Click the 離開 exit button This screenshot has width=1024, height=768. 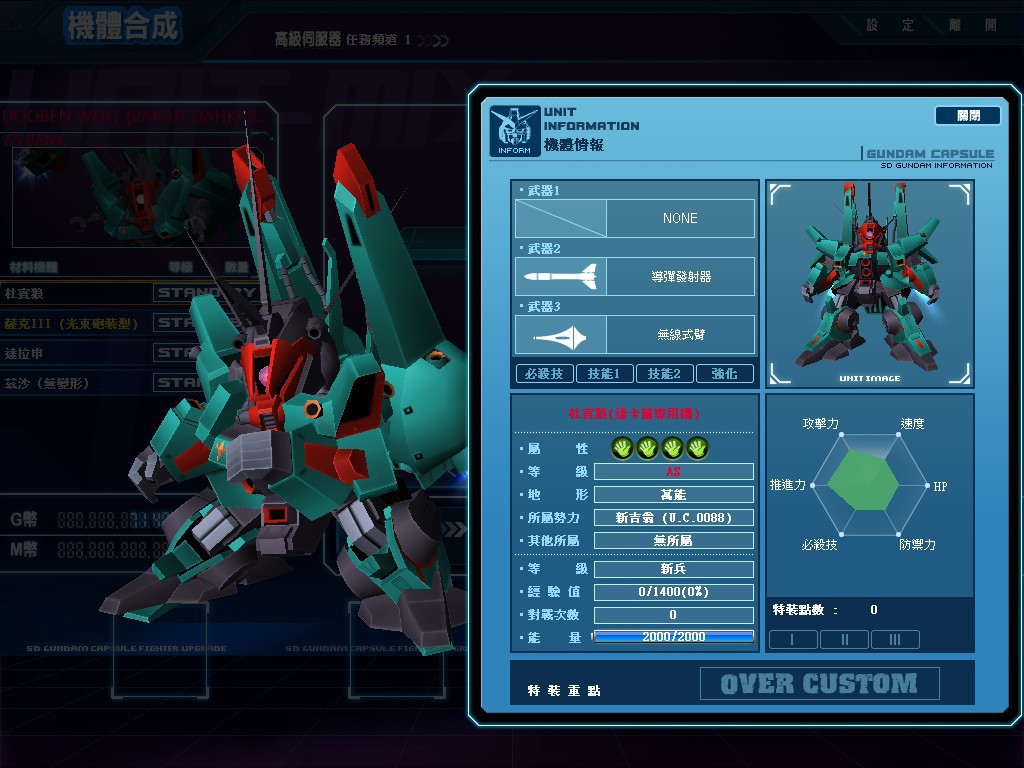coord(976,26)
